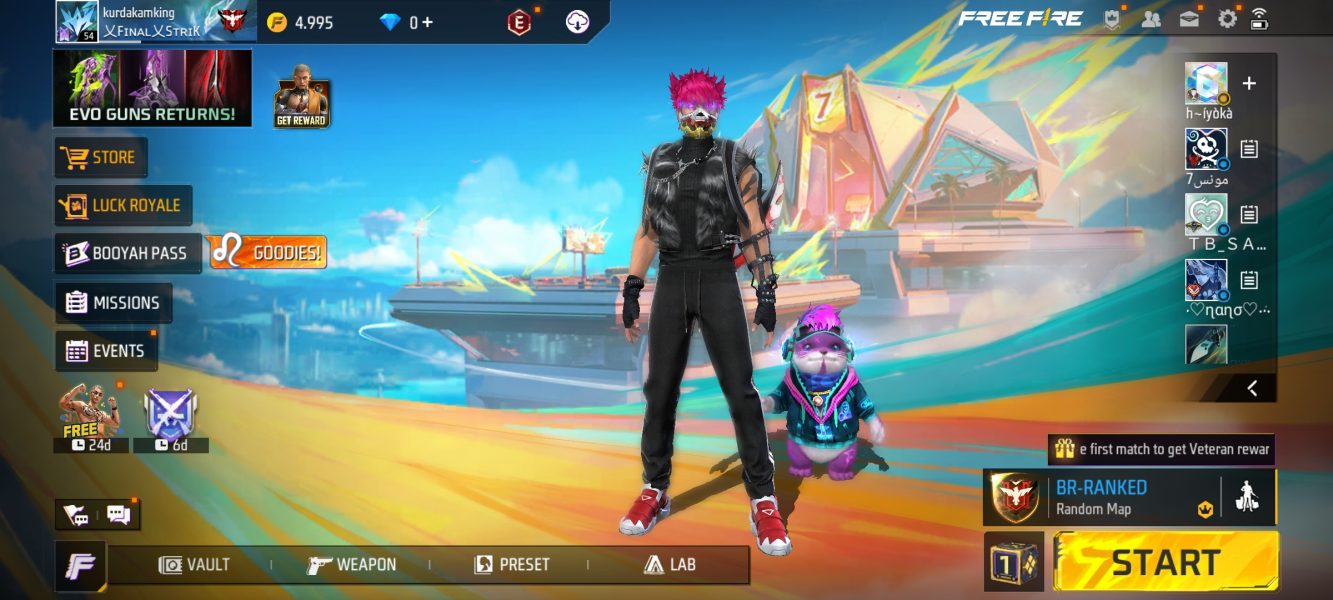This screenshot has height=600, width=1333.
Task: Switch to the Weapon tab
Action: [352, 565]
